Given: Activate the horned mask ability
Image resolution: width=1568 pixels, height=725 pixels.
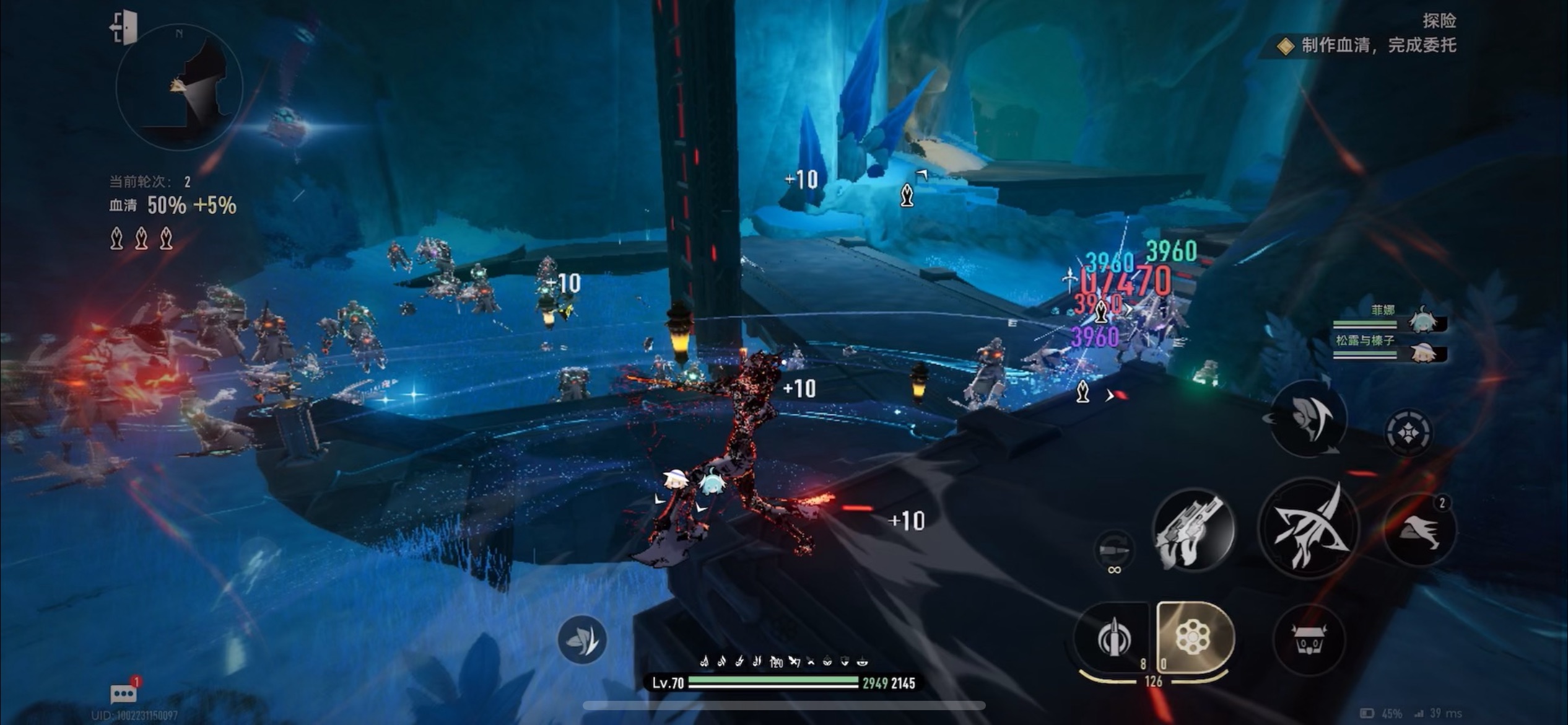Looking at the screenshot, I should 1309,640.
